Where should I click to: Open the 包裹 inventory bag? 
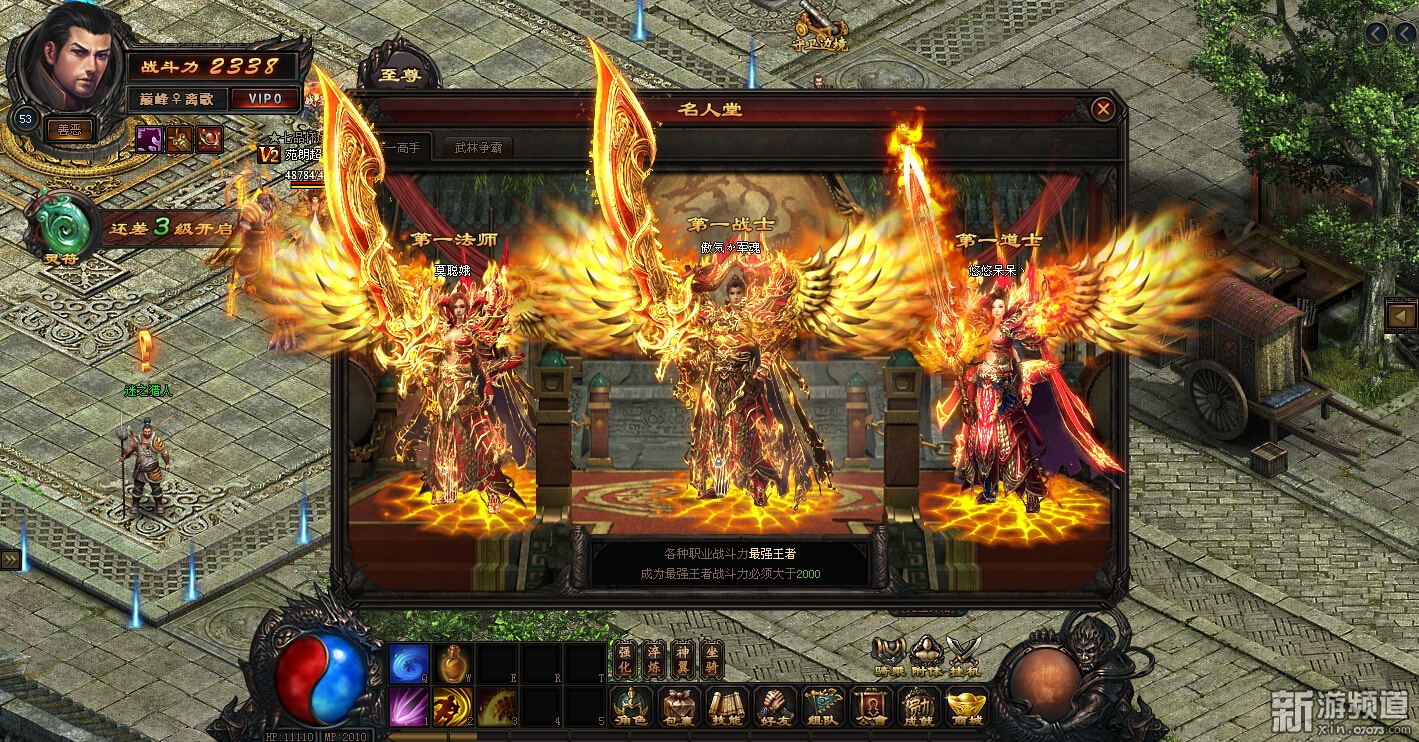[x=680, y=706]
